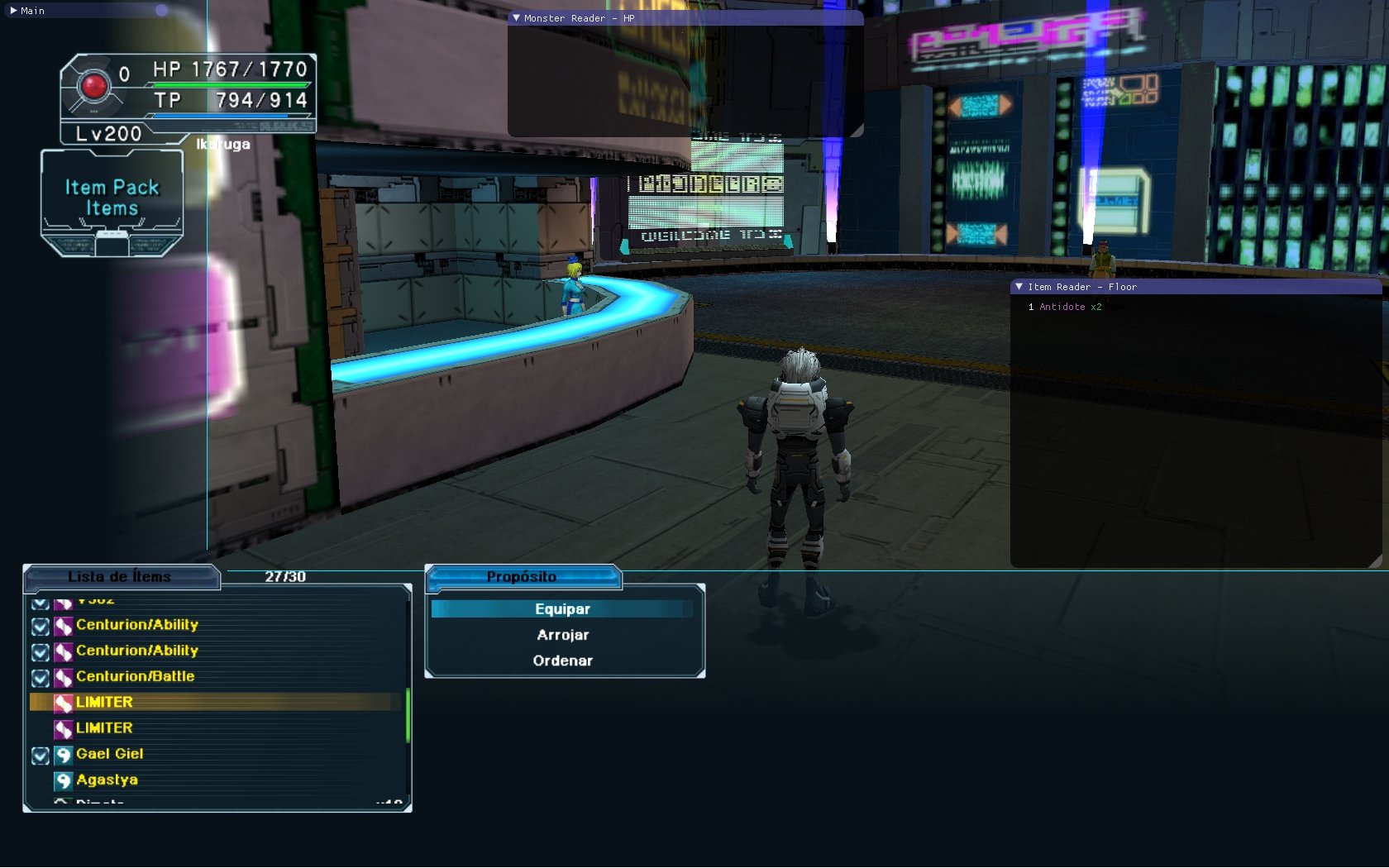Collapse the Monster Reader - HP window
The image size is (1389, 868).
(x=517, y=17)
